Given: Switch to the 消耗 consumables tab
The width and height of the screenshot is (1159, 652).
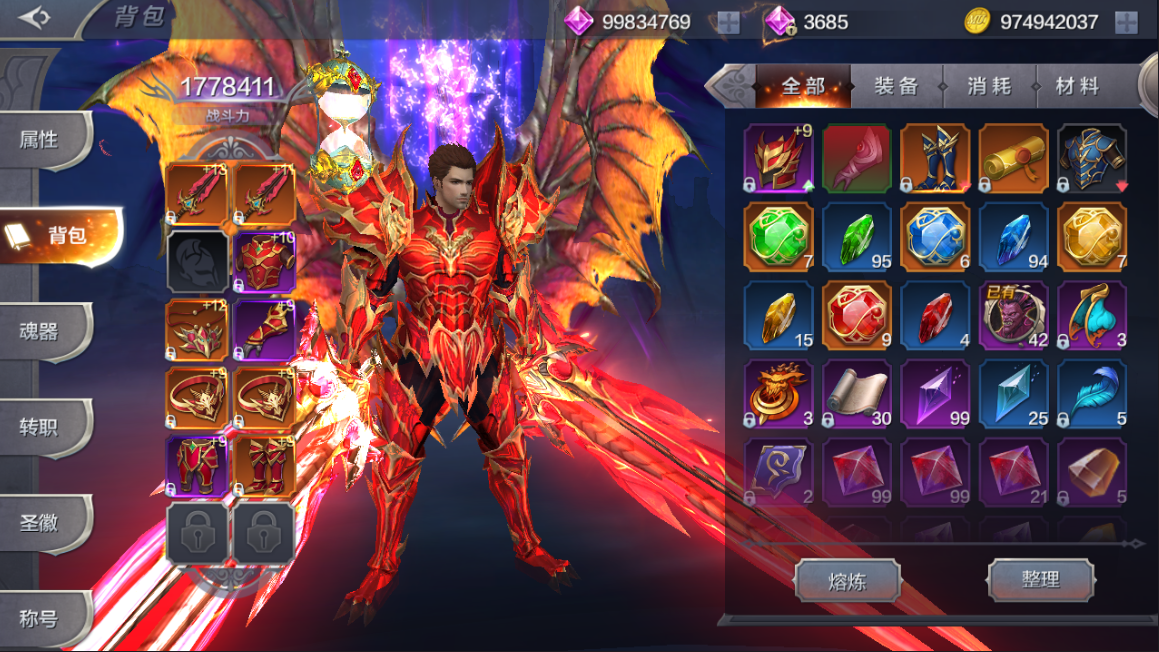Looking at the screenshot, I should (988, 87).
